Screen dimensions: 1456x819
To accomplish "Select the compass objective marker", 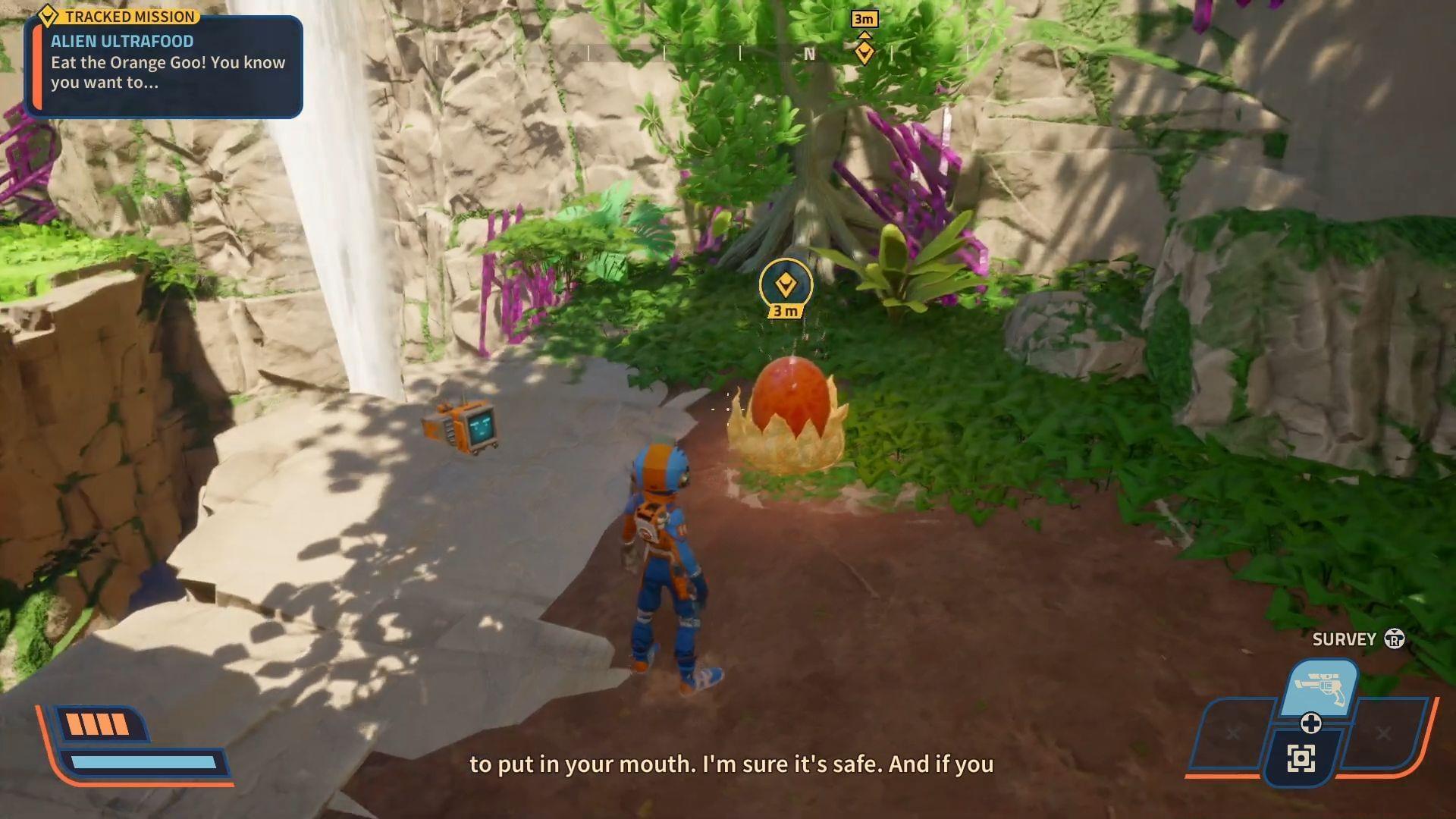I will pyautogui.click(x=864, y=52).
